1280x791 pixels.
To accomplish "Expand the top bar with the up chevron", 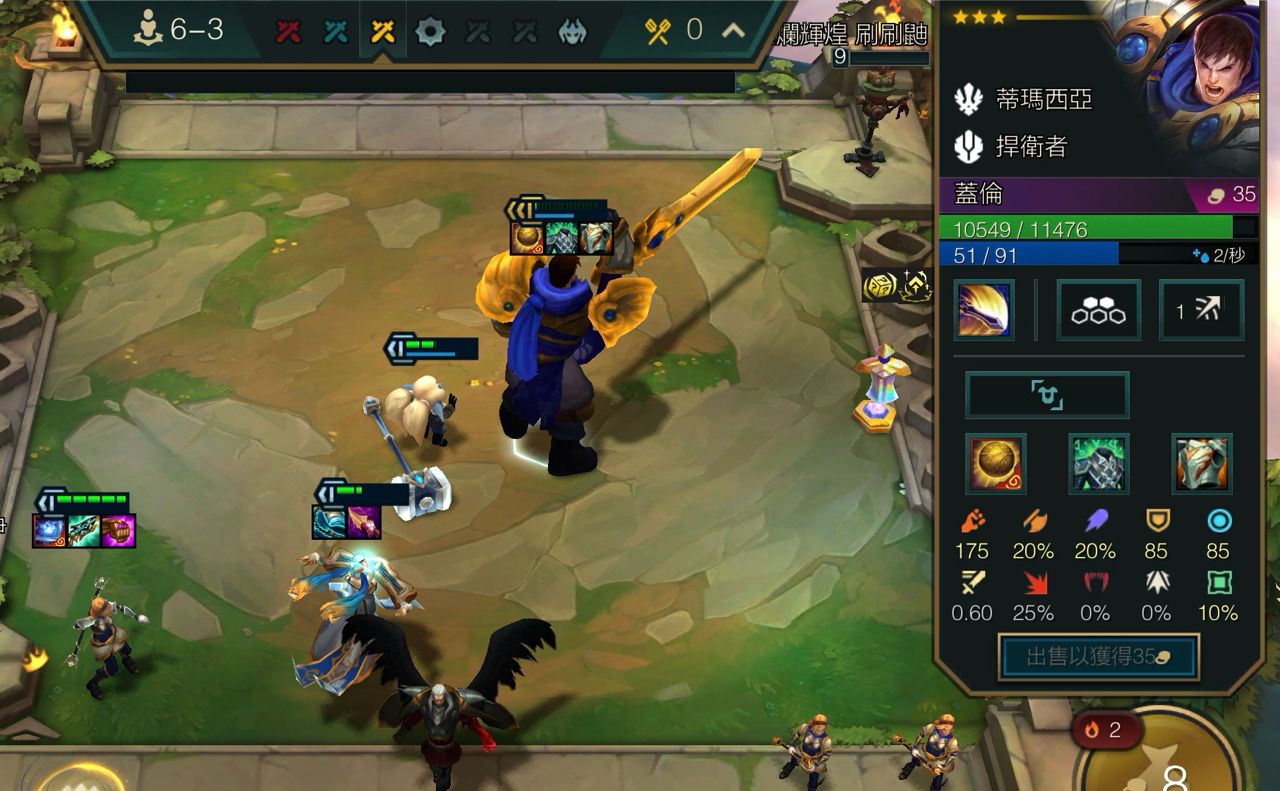I will [x=733, y=31].
